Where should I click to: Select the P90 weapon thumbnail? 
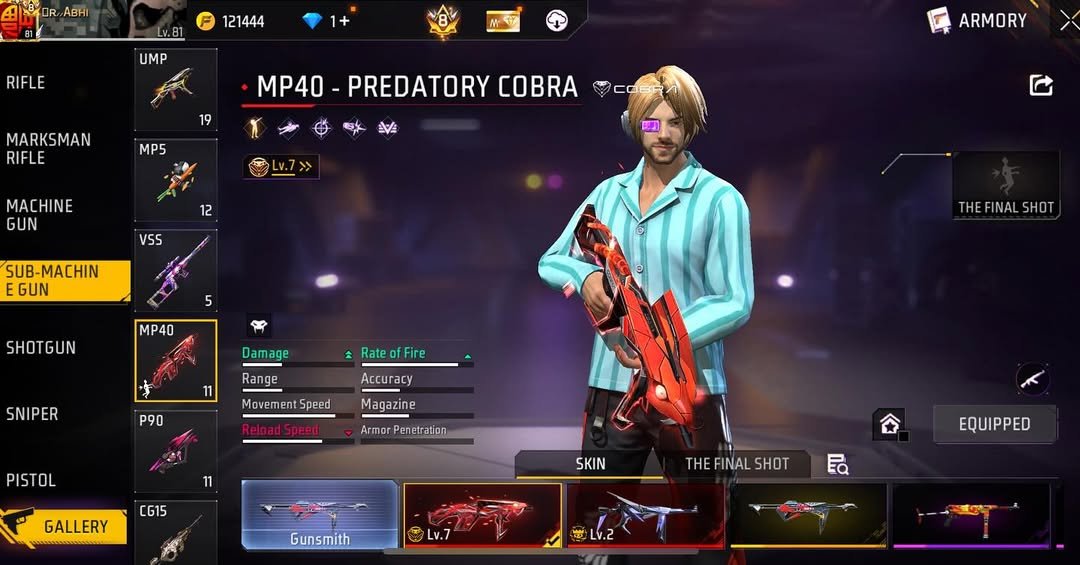coord(175,451)
